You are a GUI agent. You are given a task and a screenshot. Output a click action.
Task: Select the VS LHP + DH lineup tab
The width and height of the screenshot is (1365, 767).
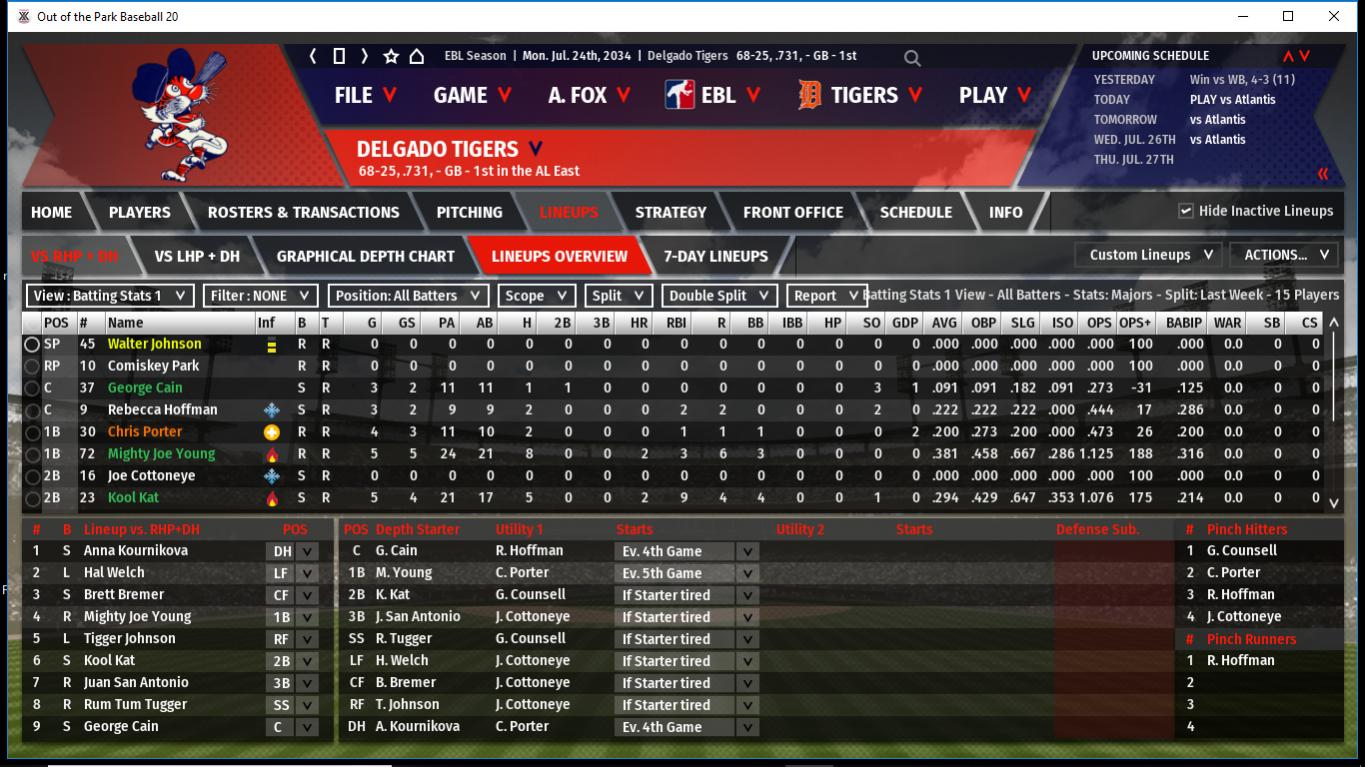(197, 256)
